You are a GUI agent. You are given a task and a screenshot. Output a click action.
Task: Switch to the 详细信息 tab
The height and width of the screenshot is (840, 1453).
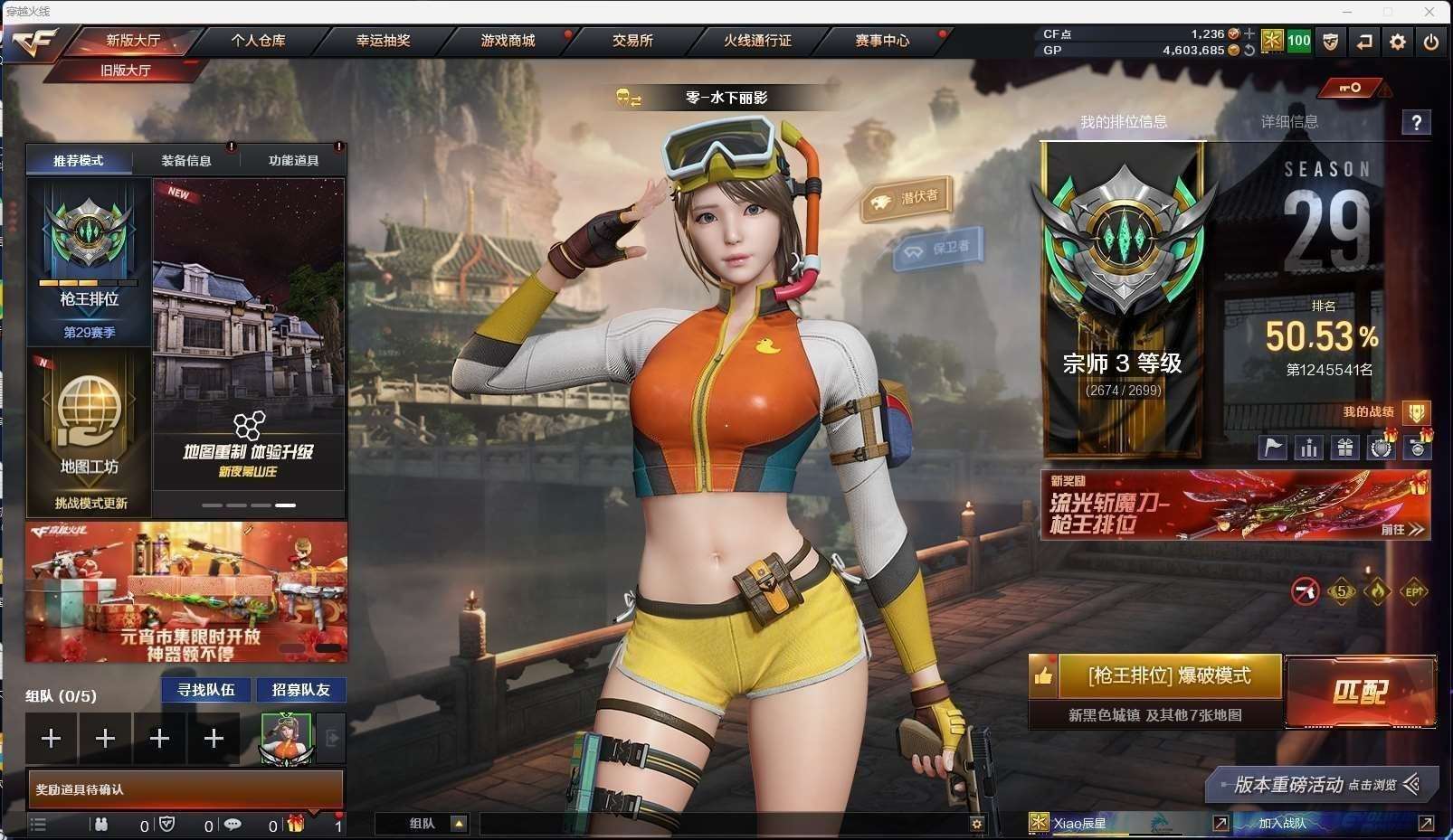[1289, 122]
